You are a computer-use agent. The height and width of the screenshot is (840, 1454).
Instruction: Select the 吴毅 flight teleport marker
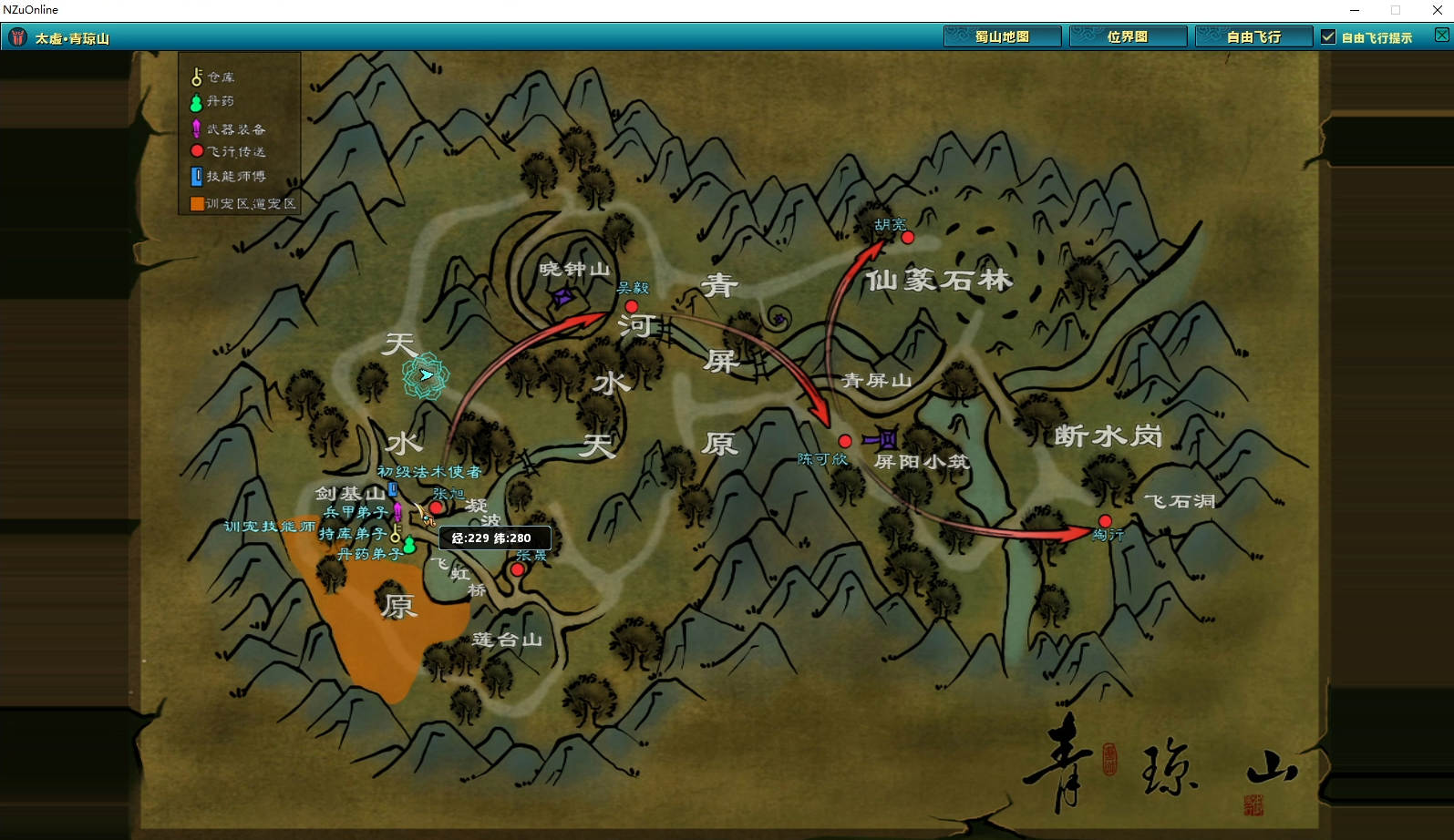coord(631,306)
